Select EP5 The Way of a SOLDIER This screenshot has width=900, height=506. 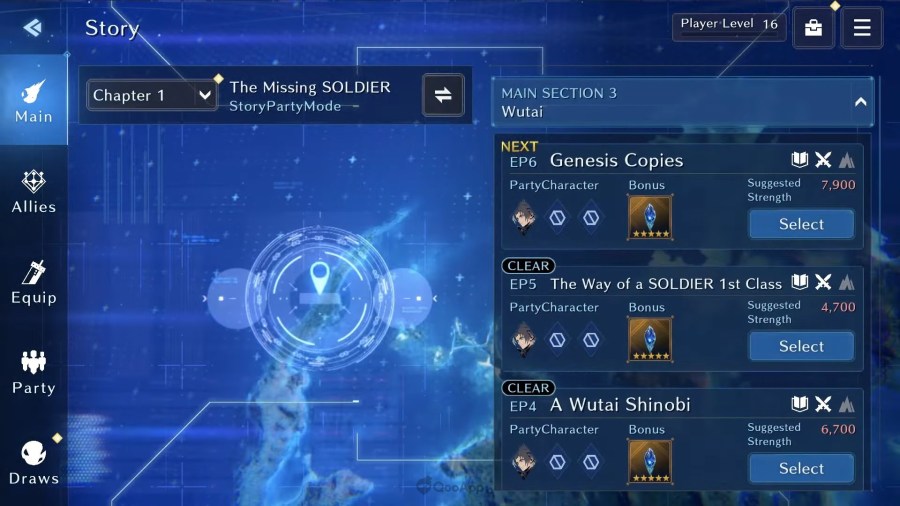coord(801,346)
